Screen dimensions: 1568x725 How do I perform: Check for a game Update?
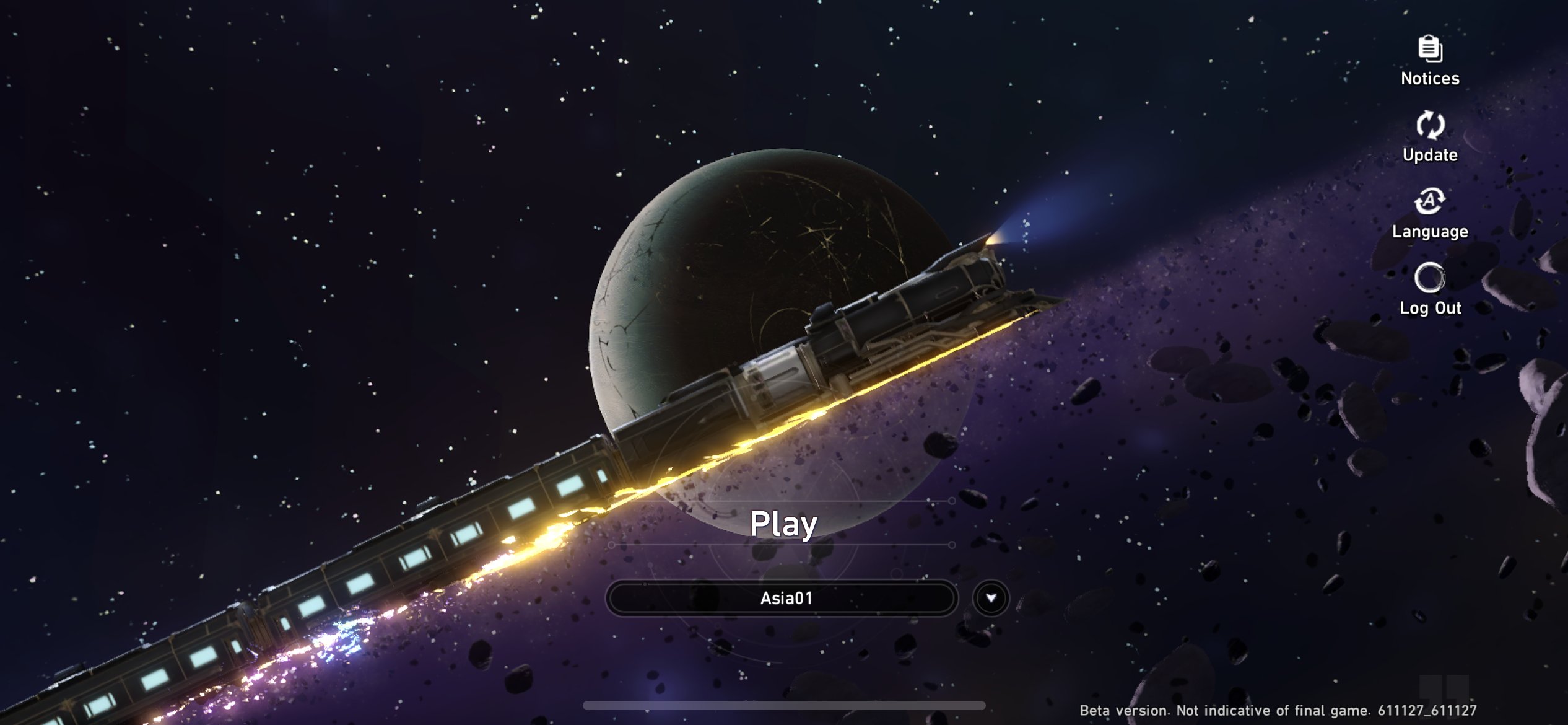[1430, 137]
